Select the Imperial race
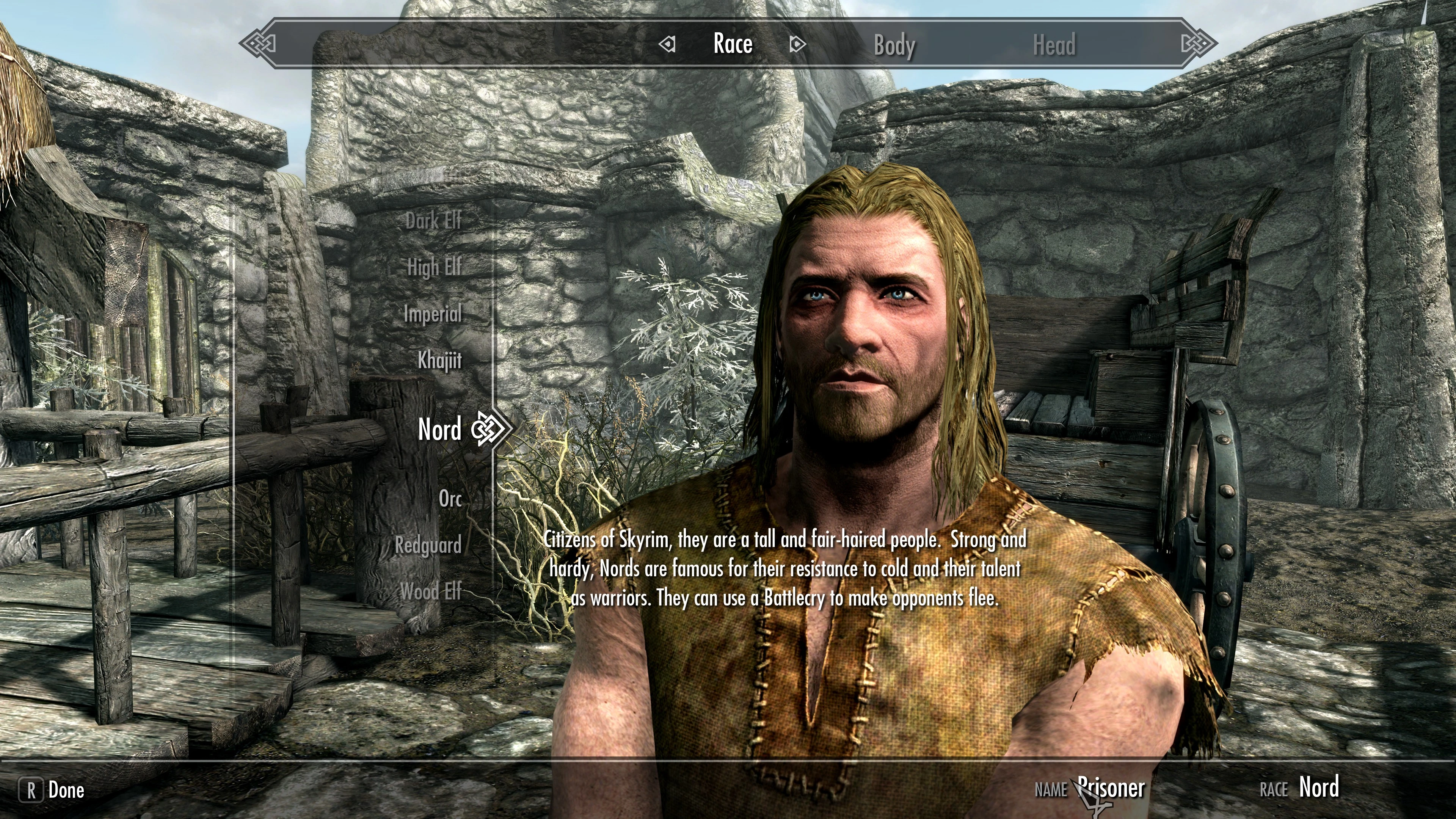The height and width of the screenshot is (819, 1456). [x=432, y=314]
